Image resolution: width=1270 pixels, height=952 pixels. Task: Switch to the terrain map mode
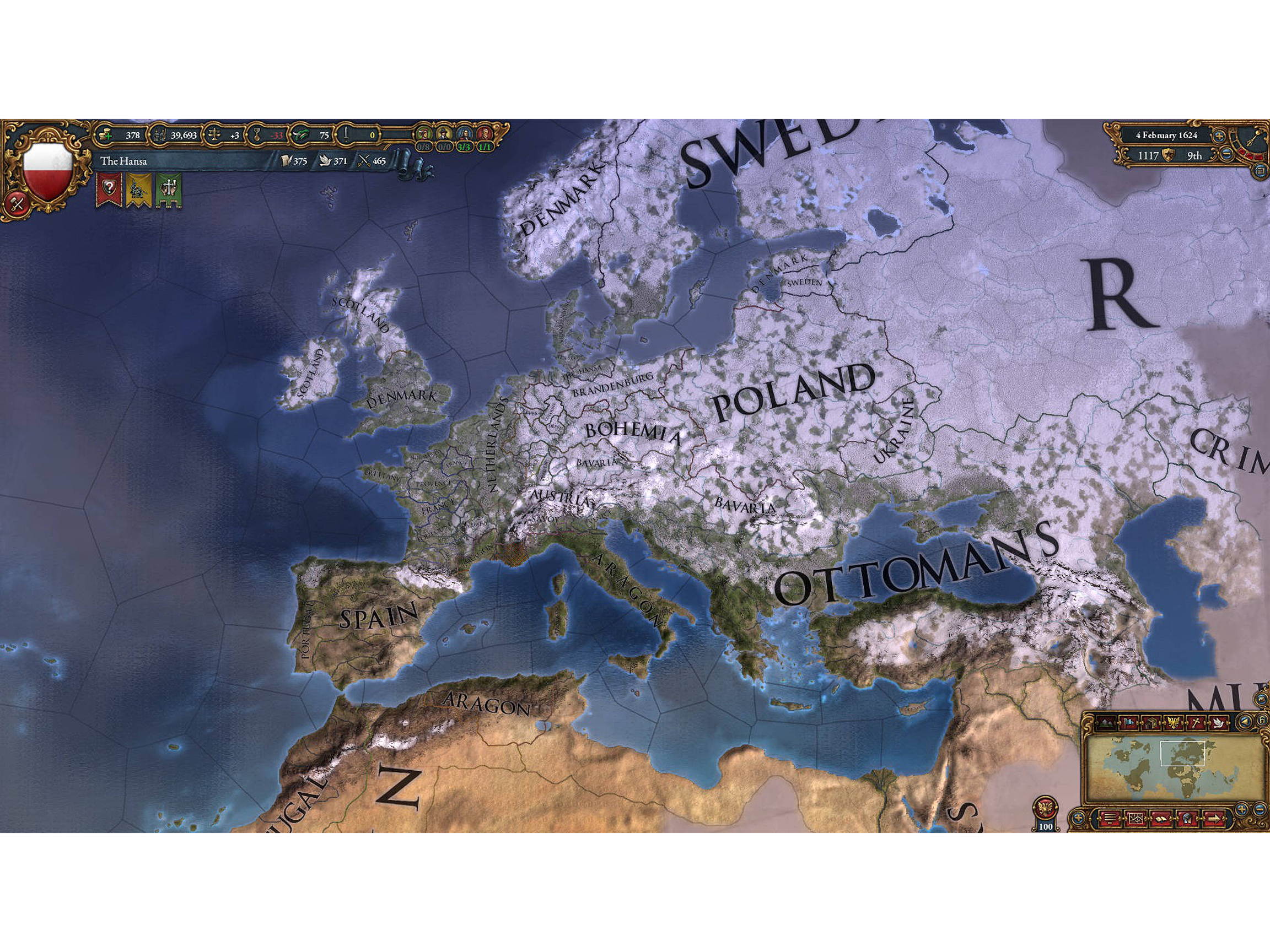point(1105,722)
